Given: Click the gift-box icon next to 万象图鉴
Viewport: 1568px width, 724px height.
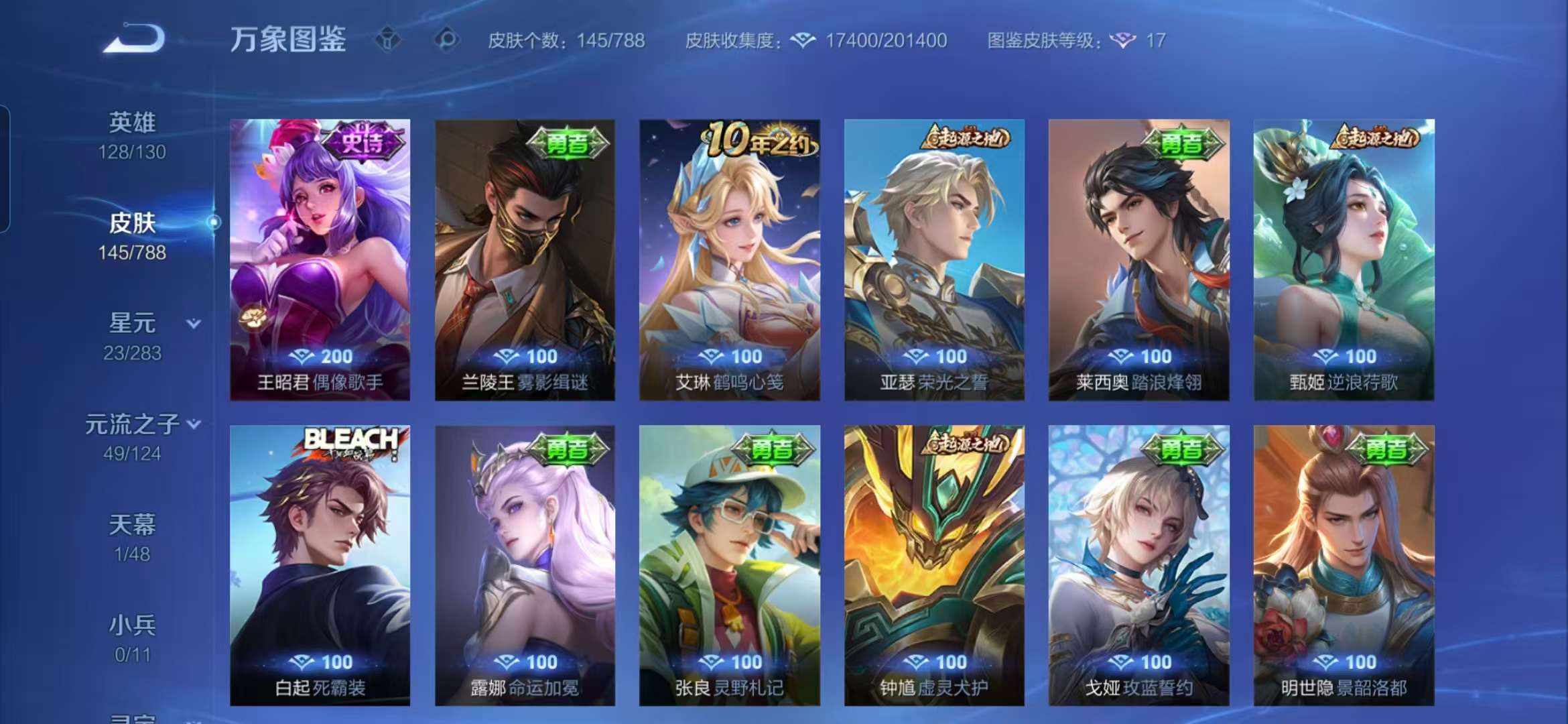Looking at the screenshot, I should [389, 40].
